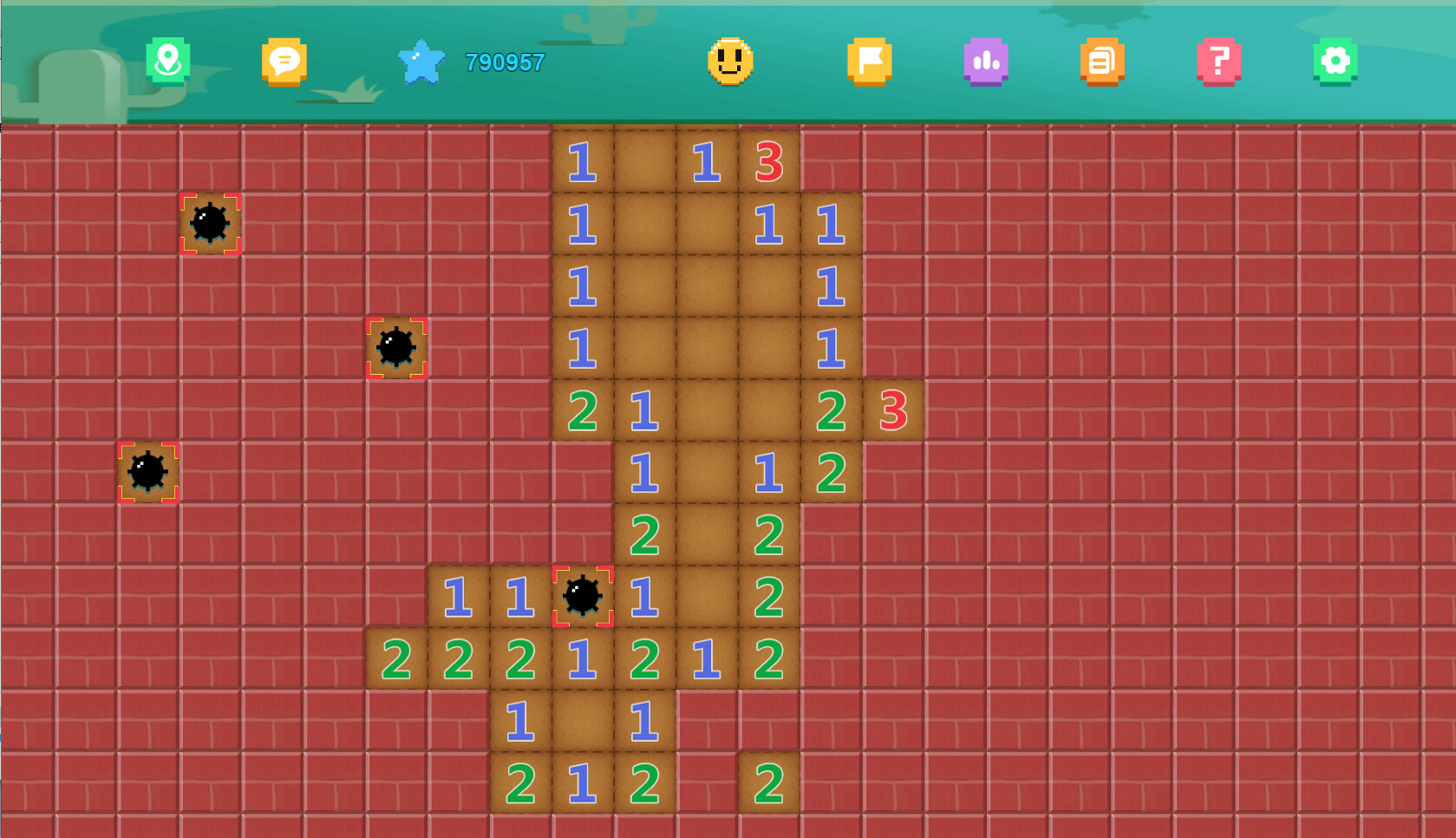Viewport: 1456px width, 838px height.
Task: Restart the game with the smiley face
Action: (731, 62)
